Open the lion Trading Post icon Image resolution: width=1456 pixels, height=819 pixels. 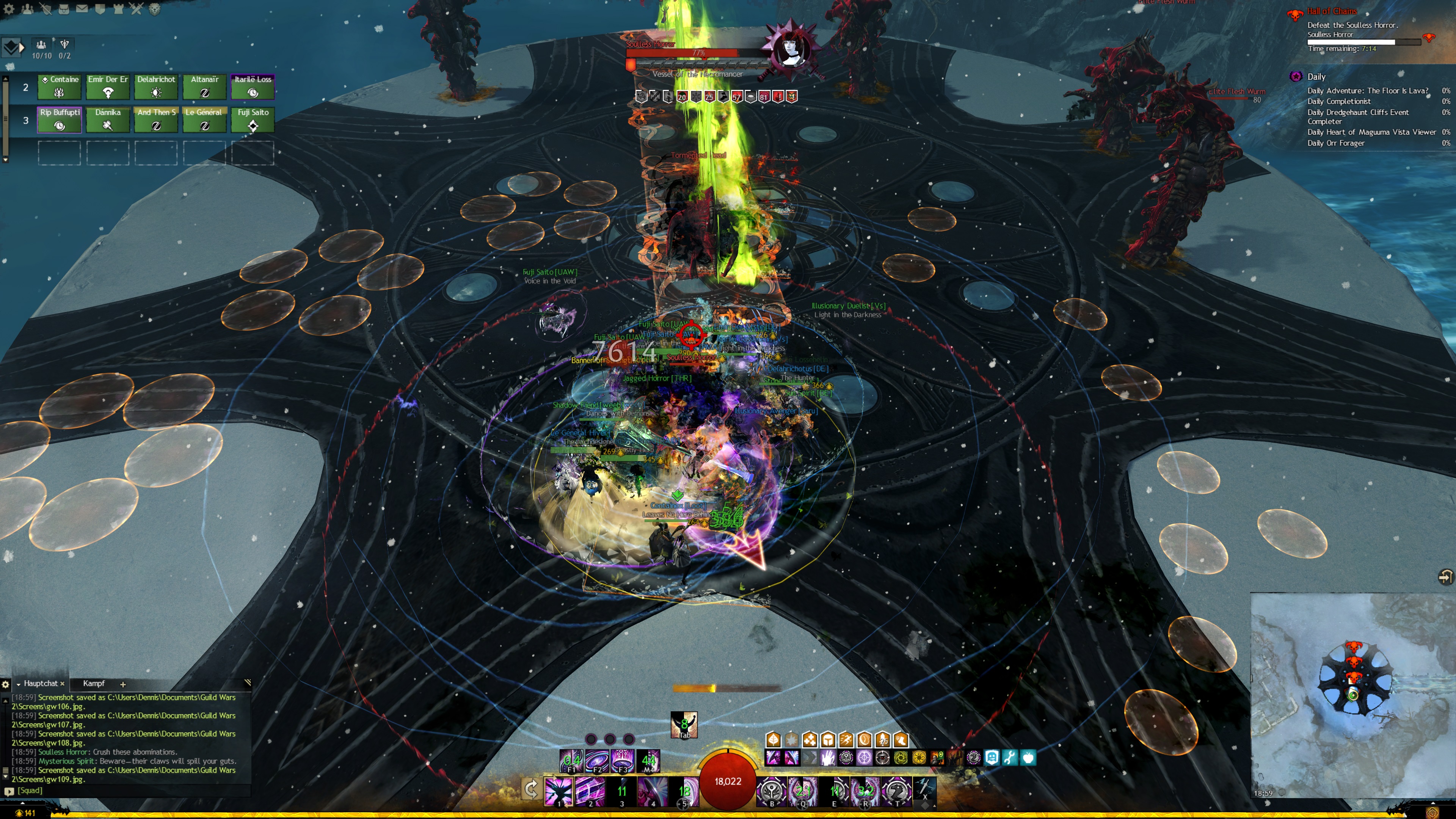pos(154,9)
